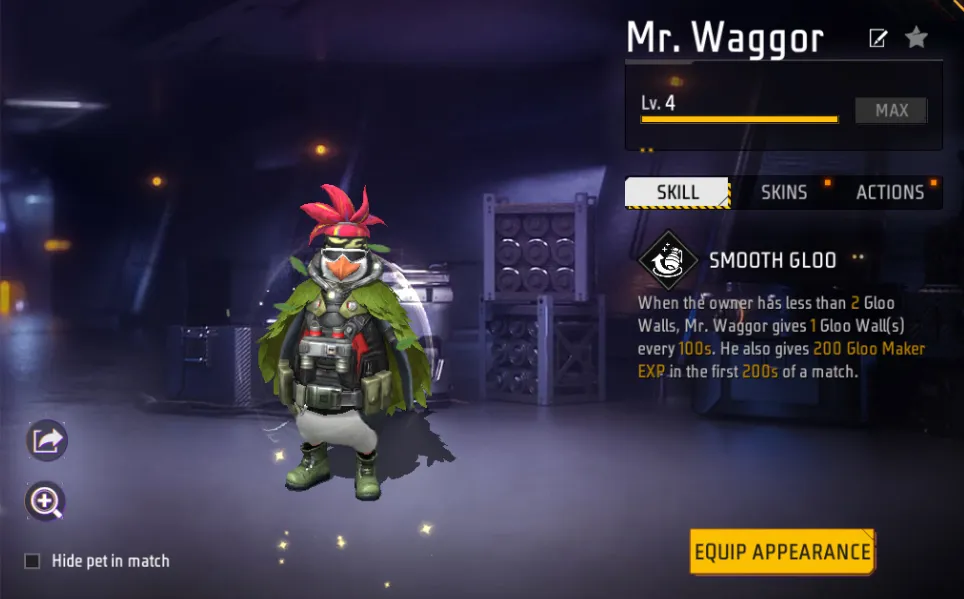Select the Smooth Gloo skill icon

click(668, 261)
